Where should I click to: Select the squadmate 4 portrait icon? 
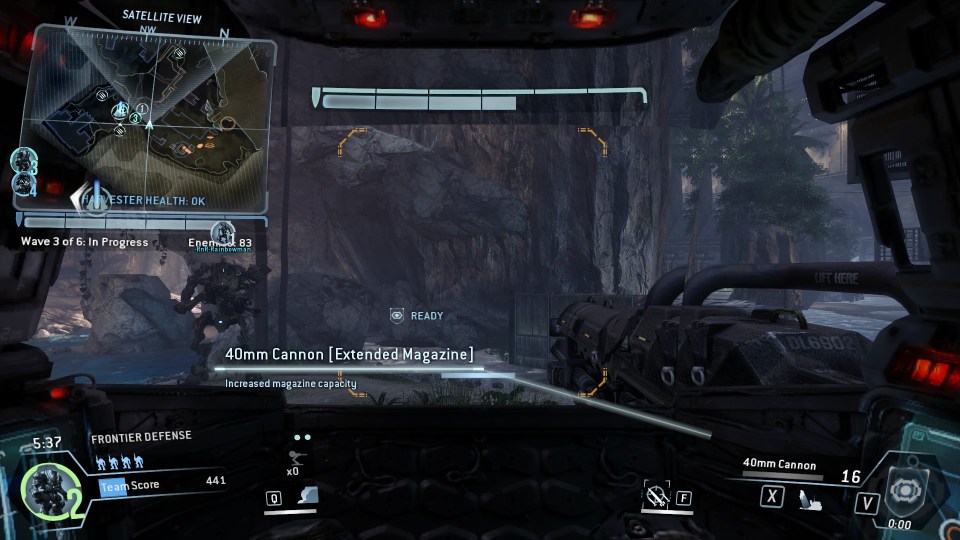[24, 186]
